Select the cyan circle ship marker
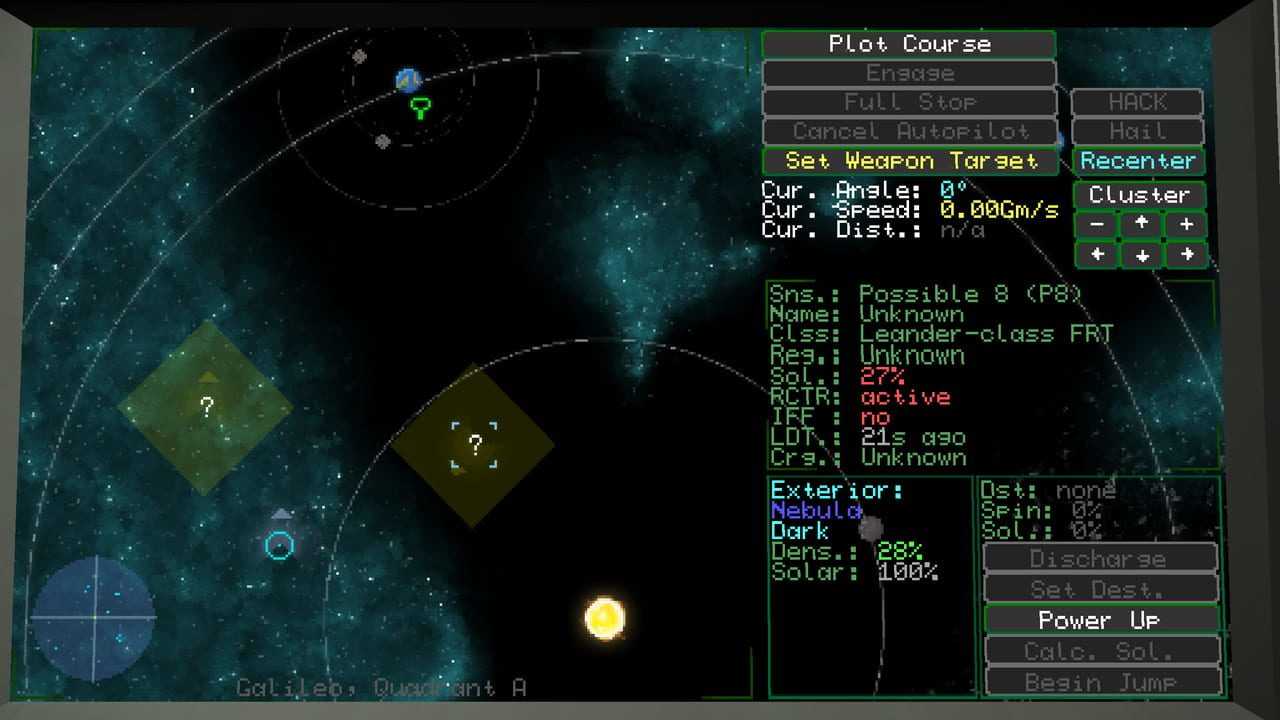Image resolution: width=1280 pixels, height=720 pixels. [x=280, y=545]
